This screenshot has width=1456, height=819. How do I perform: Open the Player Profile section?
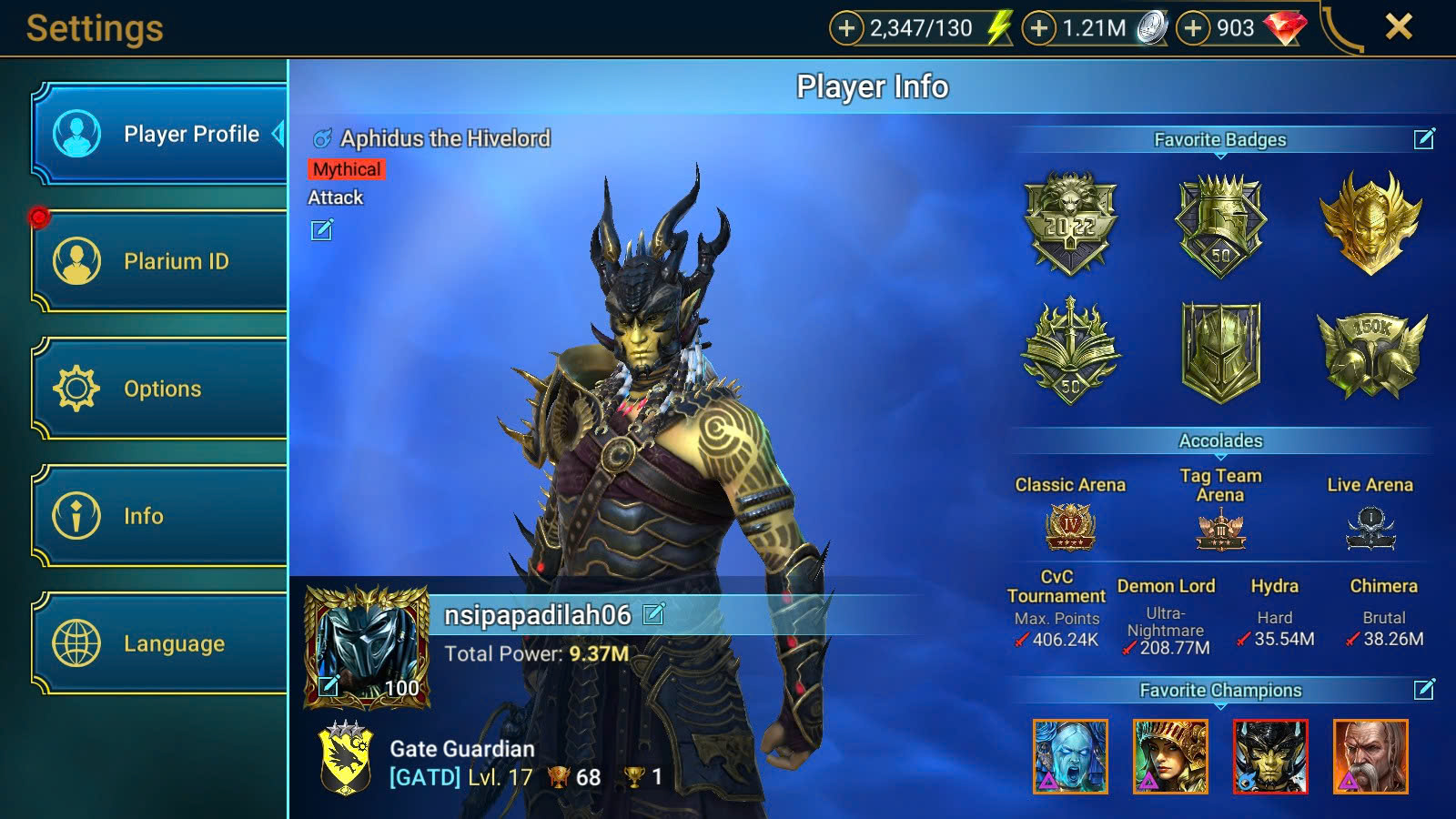click(x=160, y=134)
